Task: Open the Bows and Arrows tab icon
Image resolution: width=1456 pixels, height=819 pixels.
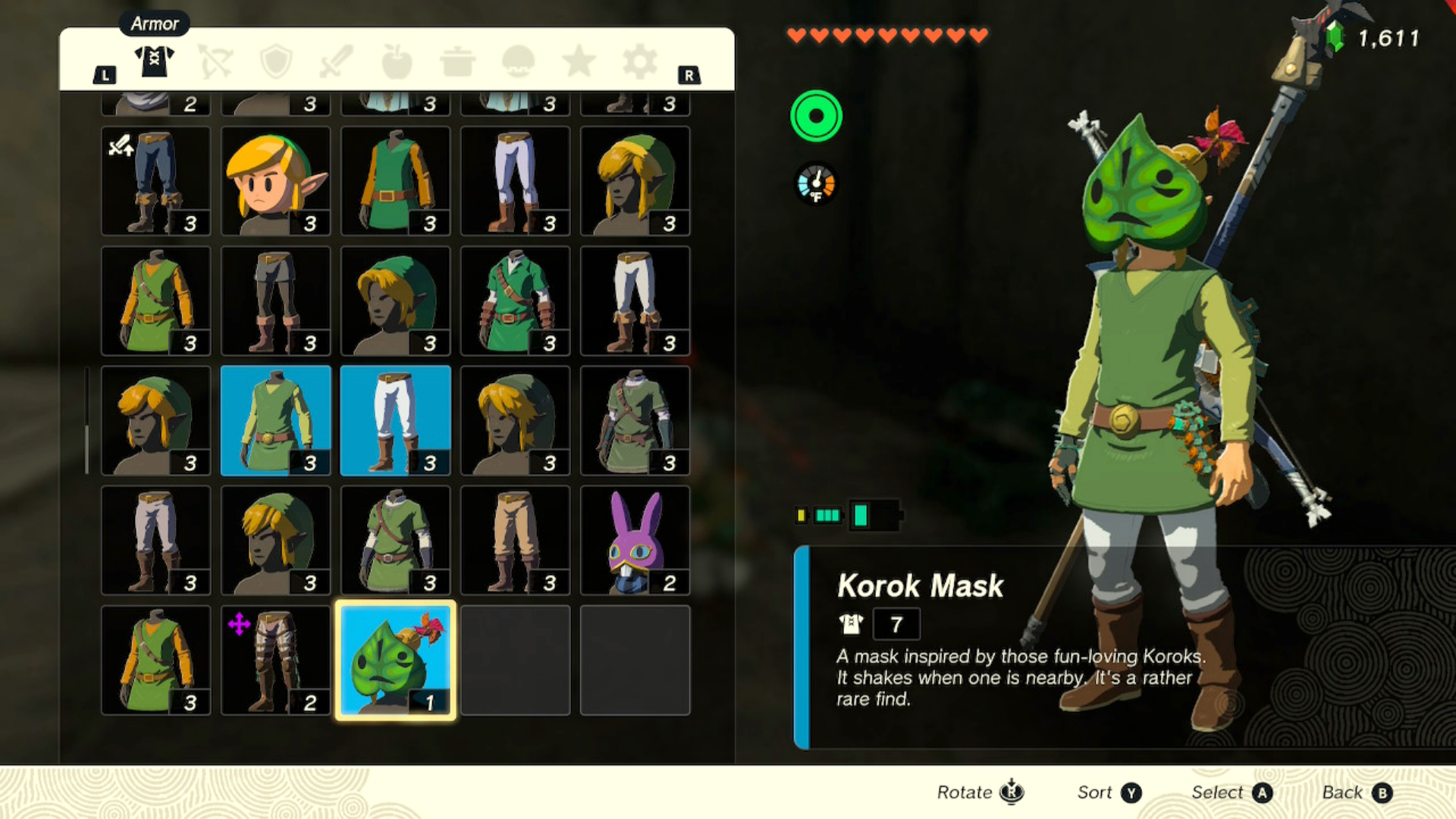Action: [215, 61]
